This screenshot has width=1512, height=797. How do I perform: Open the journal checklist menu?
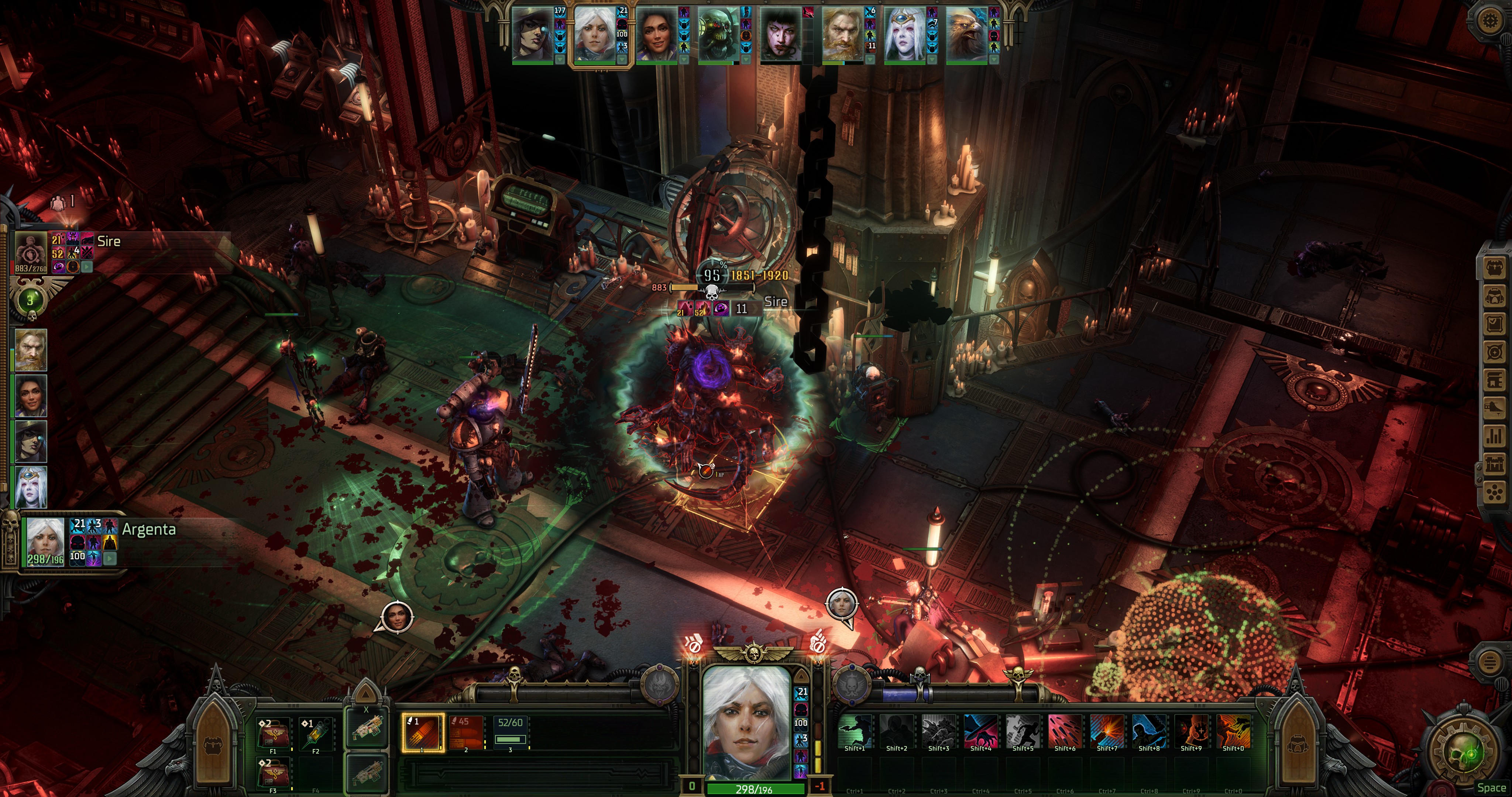(1495, 323)
